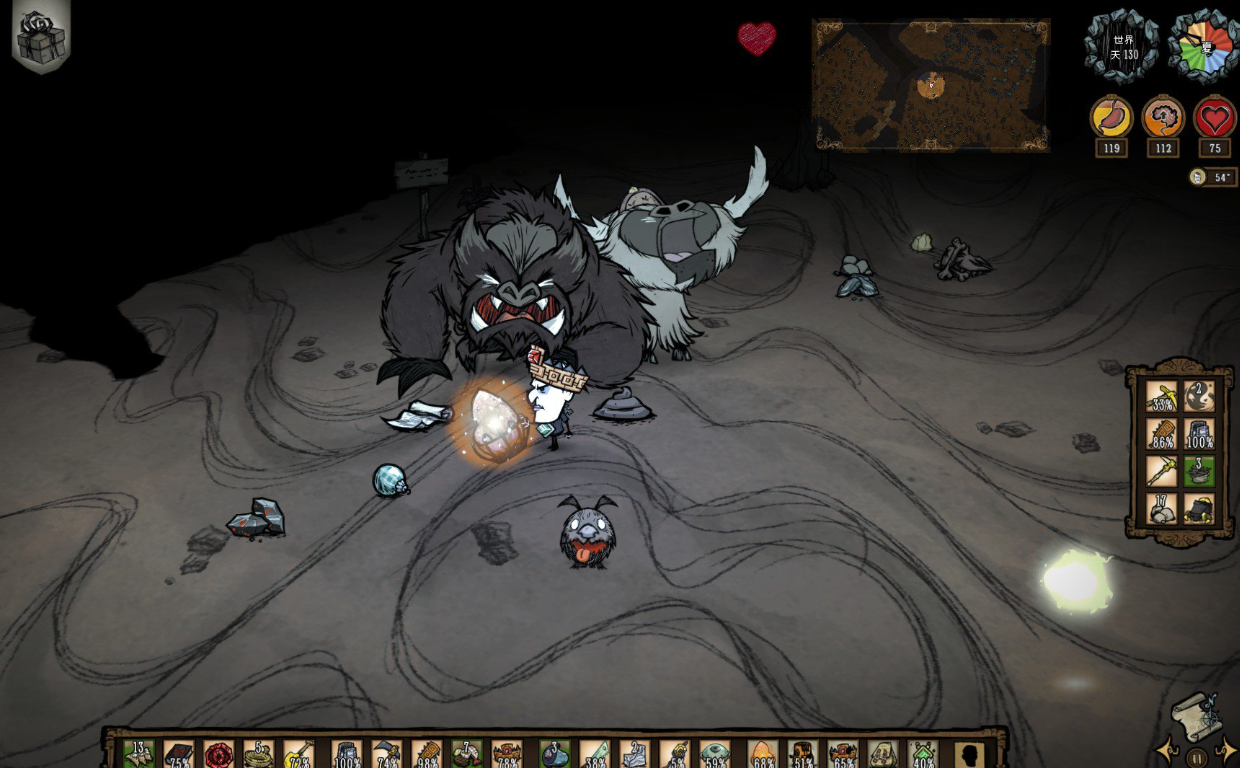Viewport: 1240px width, 768px height.
Task: Open the gift box icon
Action: 40,37
